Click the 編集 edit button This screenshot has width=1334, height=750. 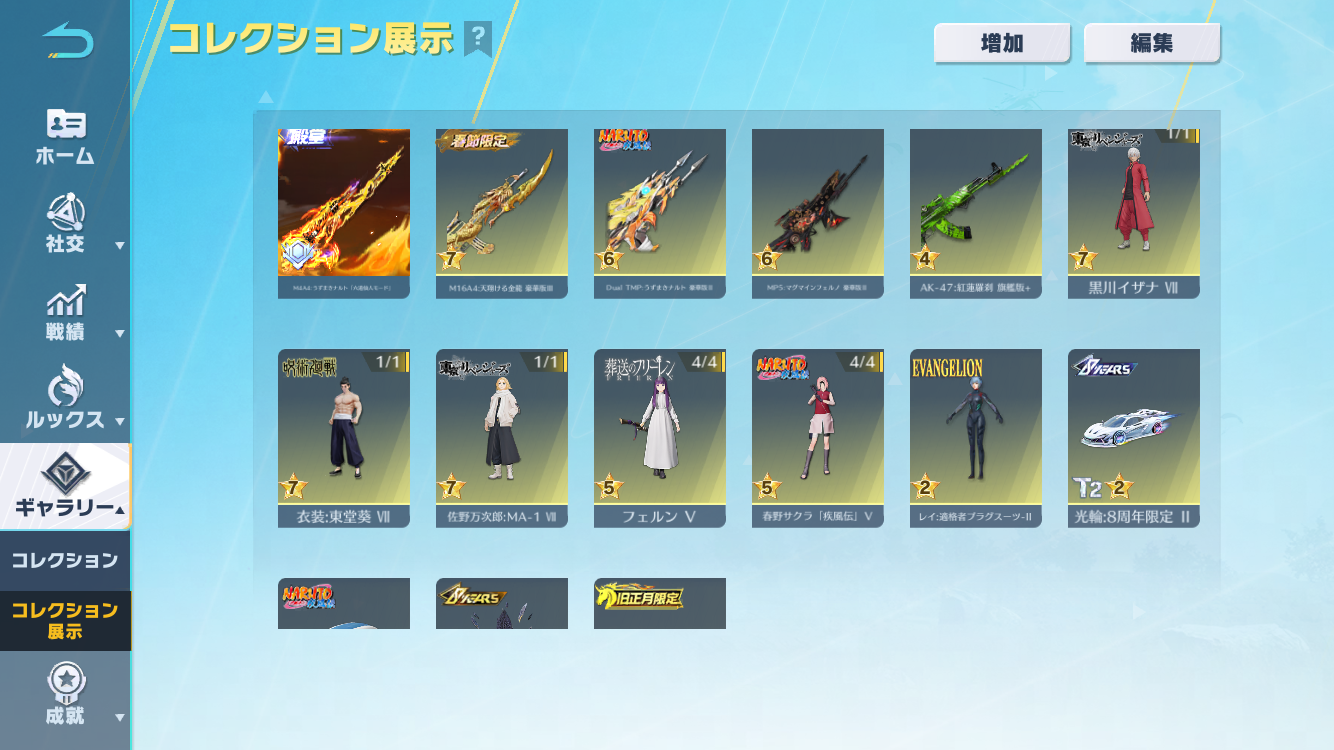pyautogui.click(x=1152, y=44)
